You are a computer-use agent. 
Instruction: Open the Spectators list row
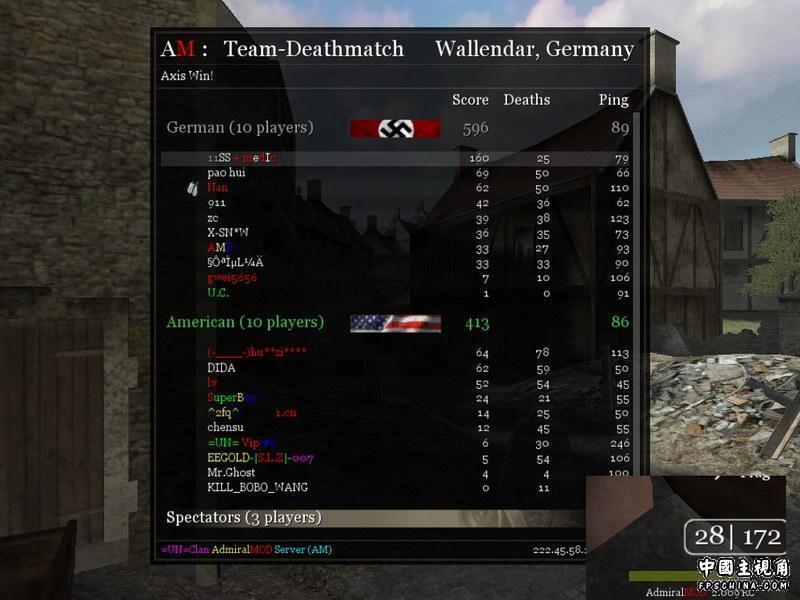click(x=244, y=517)
